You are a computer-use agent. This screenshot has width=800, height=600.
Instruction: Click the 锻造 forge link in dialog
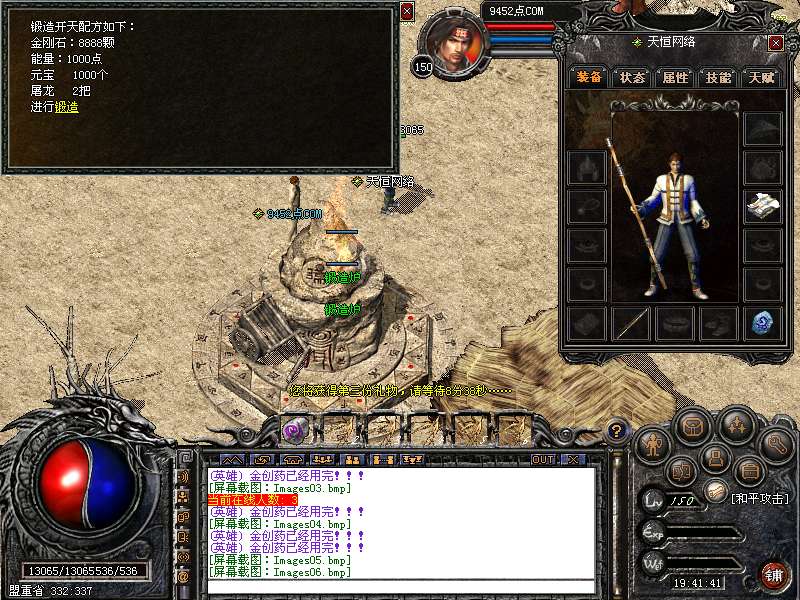[67, 107]
